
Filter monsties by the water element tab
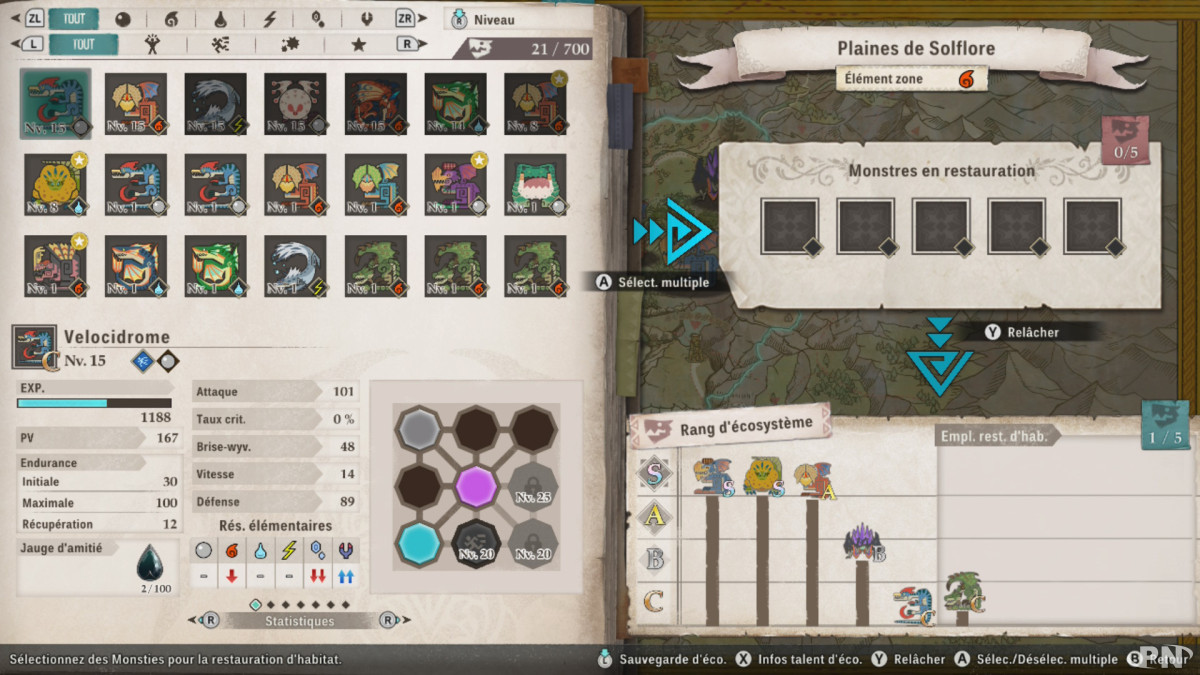point(219,19)
